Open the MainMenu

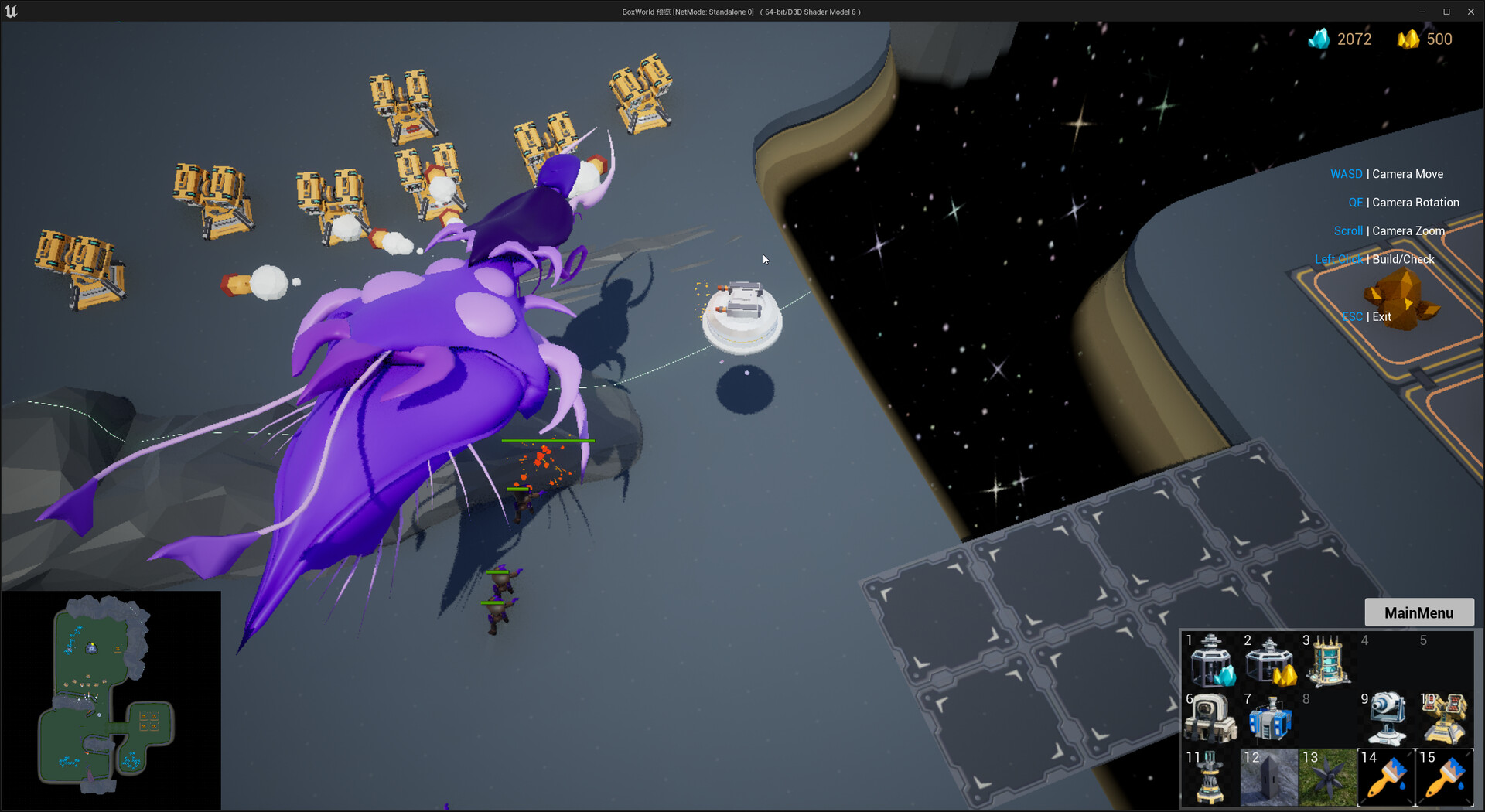tap(1418, 612)
